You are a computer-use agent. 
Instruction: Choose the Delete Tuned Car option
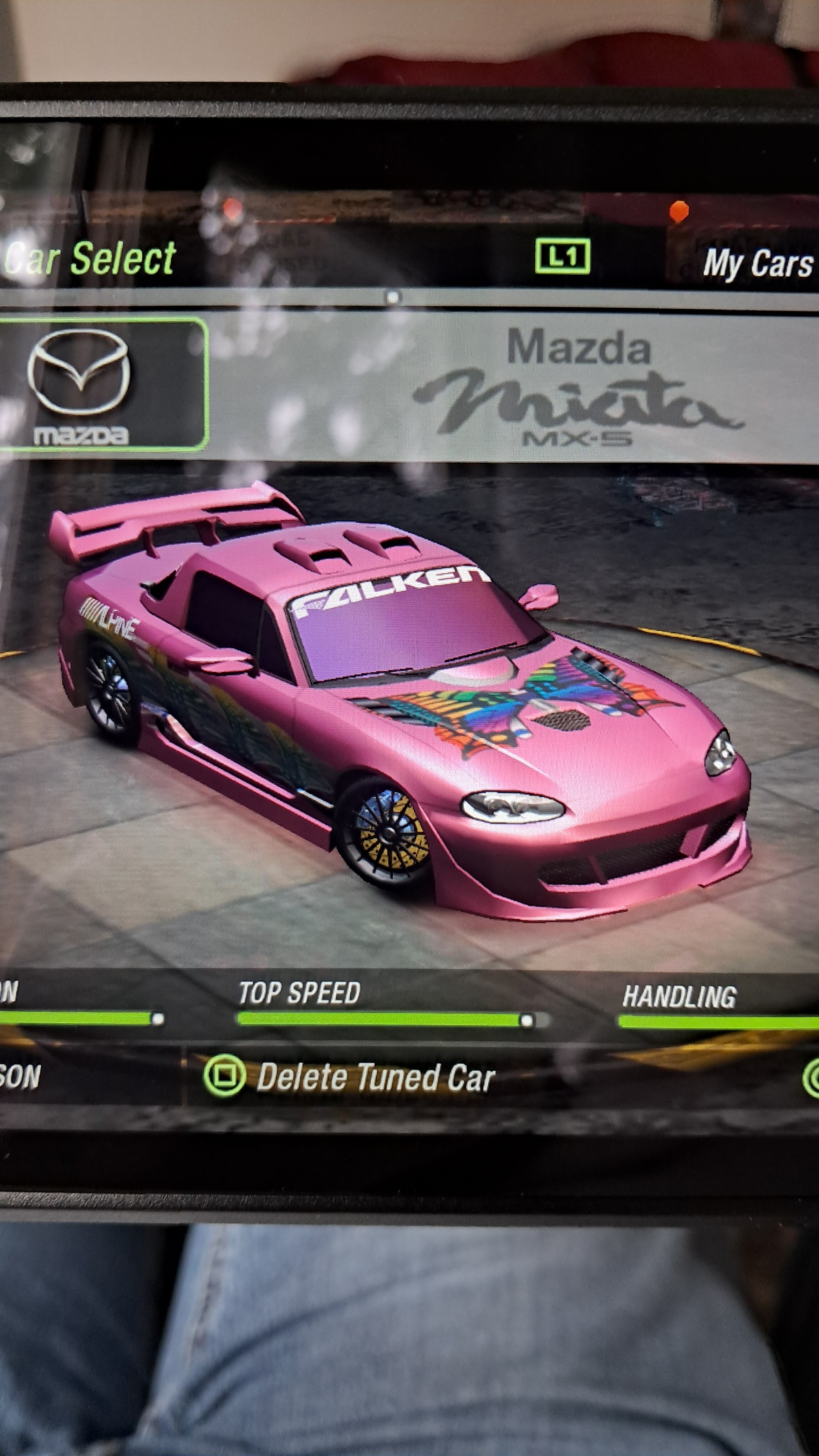[x=375, y=1077]
